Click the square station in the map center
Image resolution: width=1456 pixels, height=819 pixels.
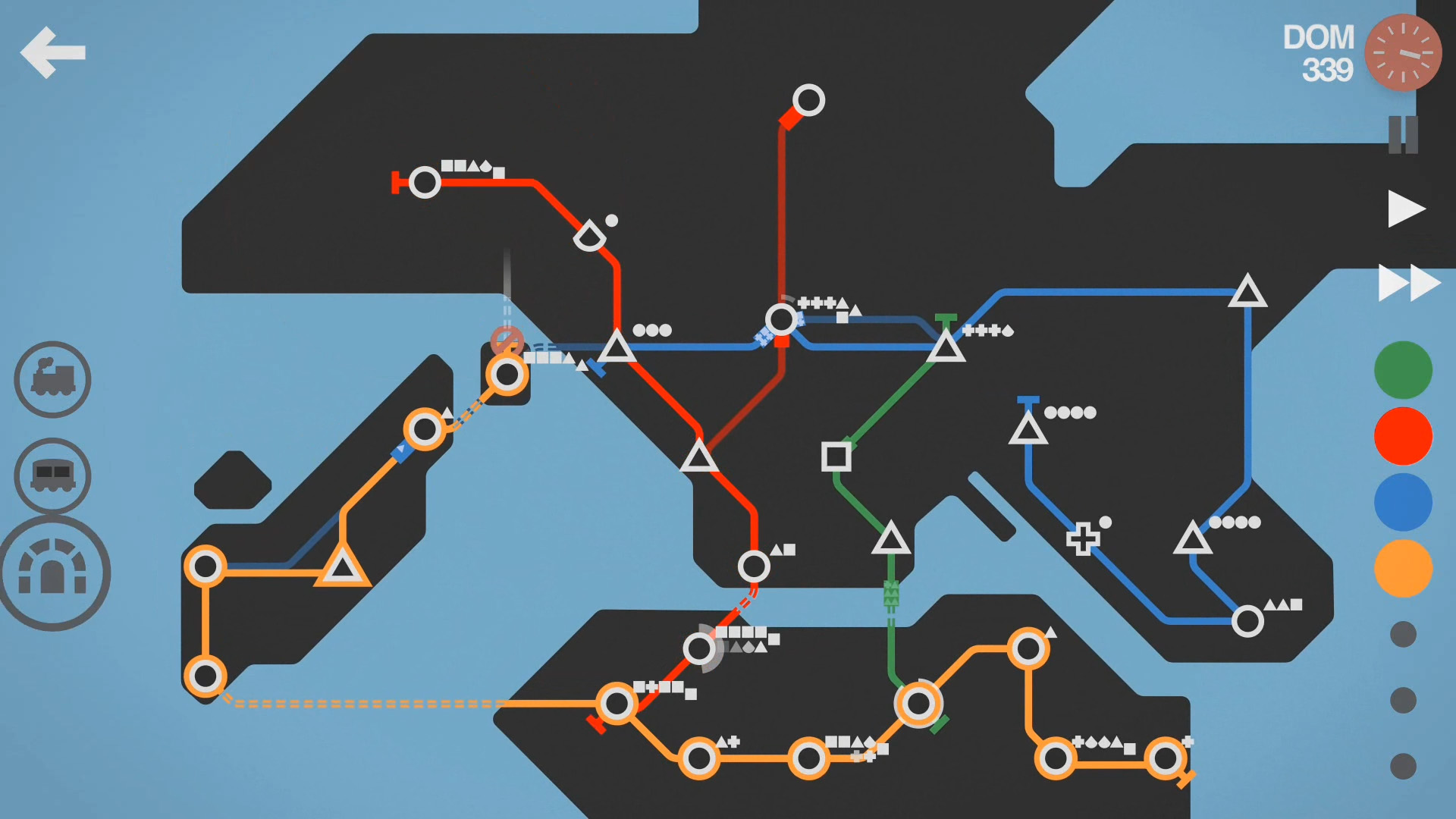coord(836,458)
